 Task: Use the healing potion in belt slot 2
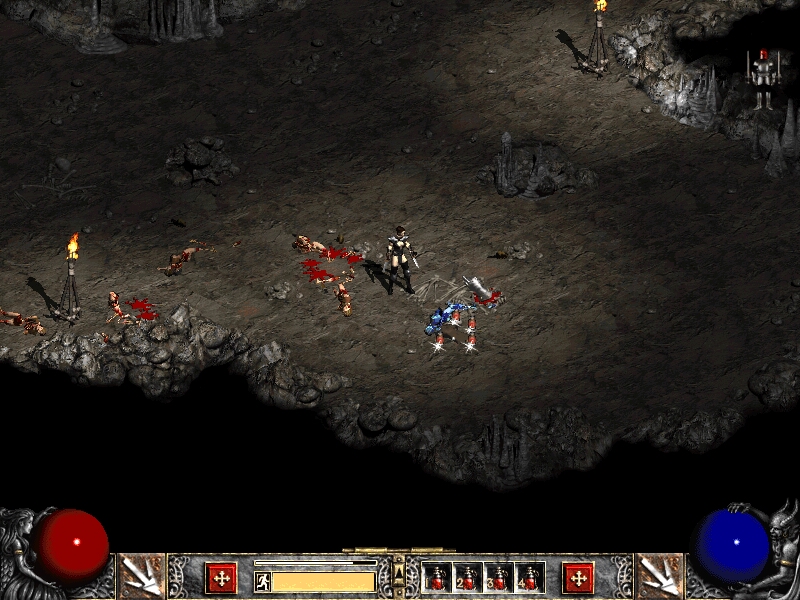click(x=468, y=577)
